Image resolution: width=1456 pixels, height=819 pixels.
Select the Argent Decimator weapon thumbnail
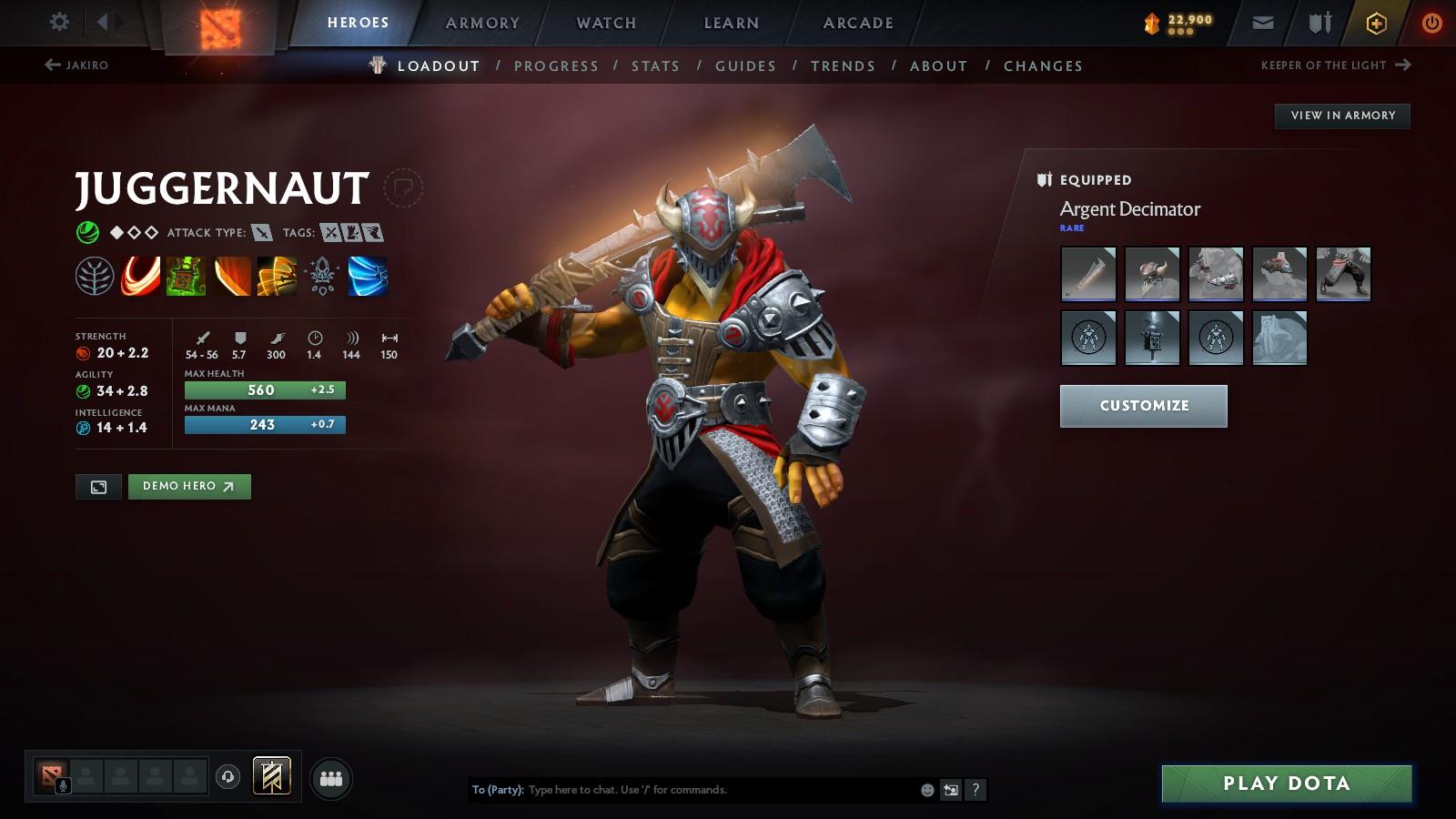pos(1088,274)
